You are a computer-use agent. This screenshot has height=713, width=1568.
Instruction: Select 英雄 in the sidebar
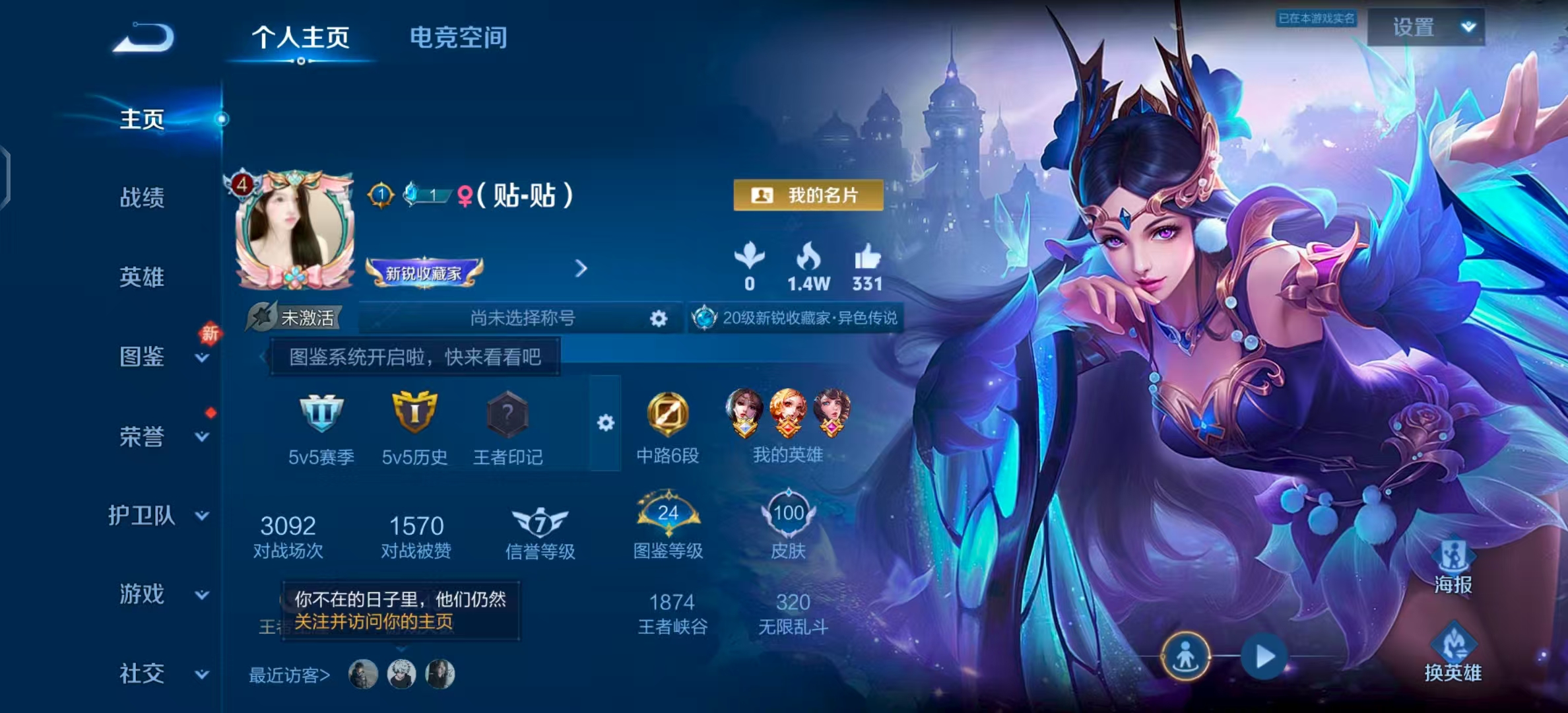[141, 277]
